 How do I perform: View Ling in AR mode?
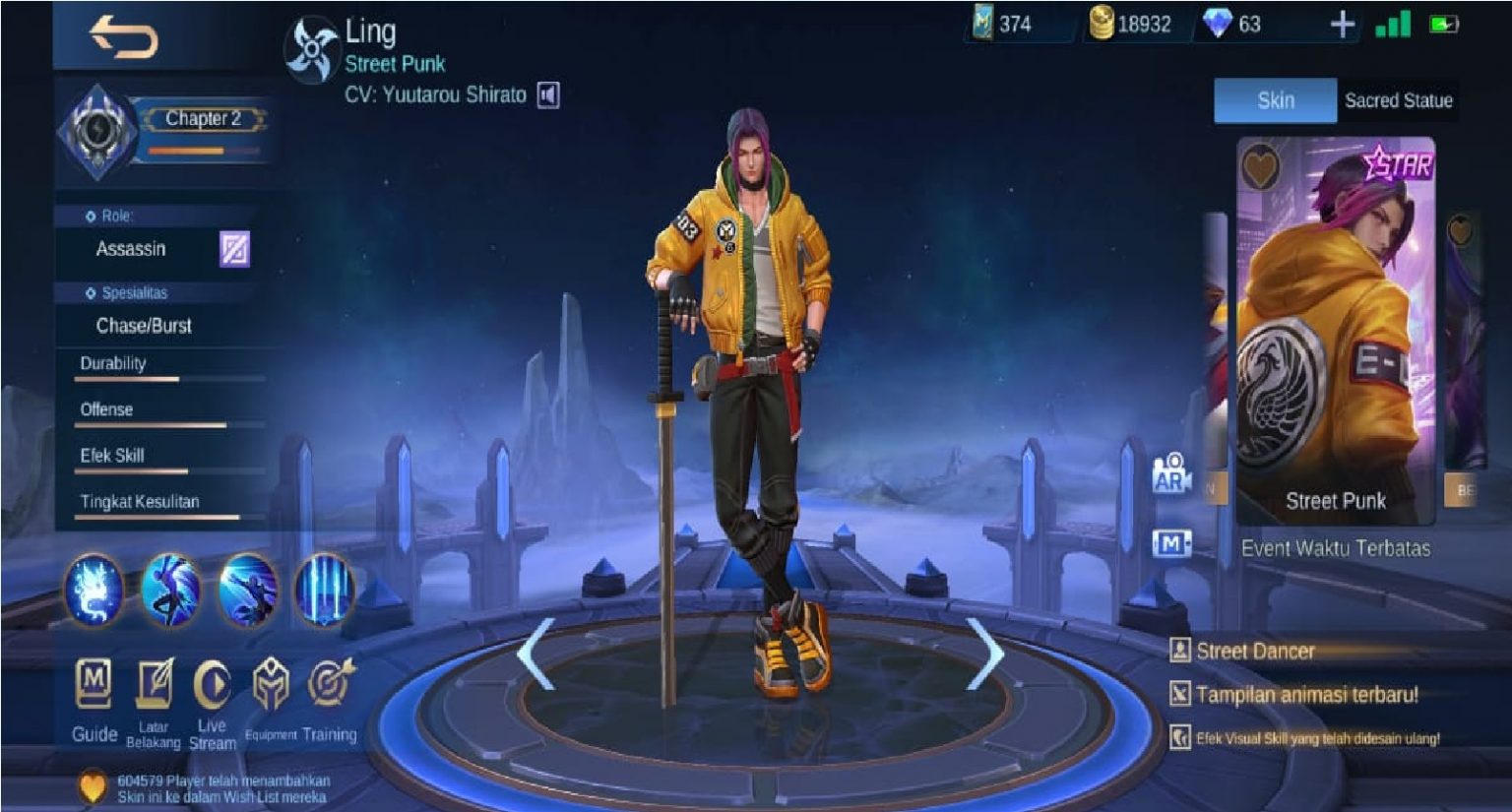coord(1171,477)
